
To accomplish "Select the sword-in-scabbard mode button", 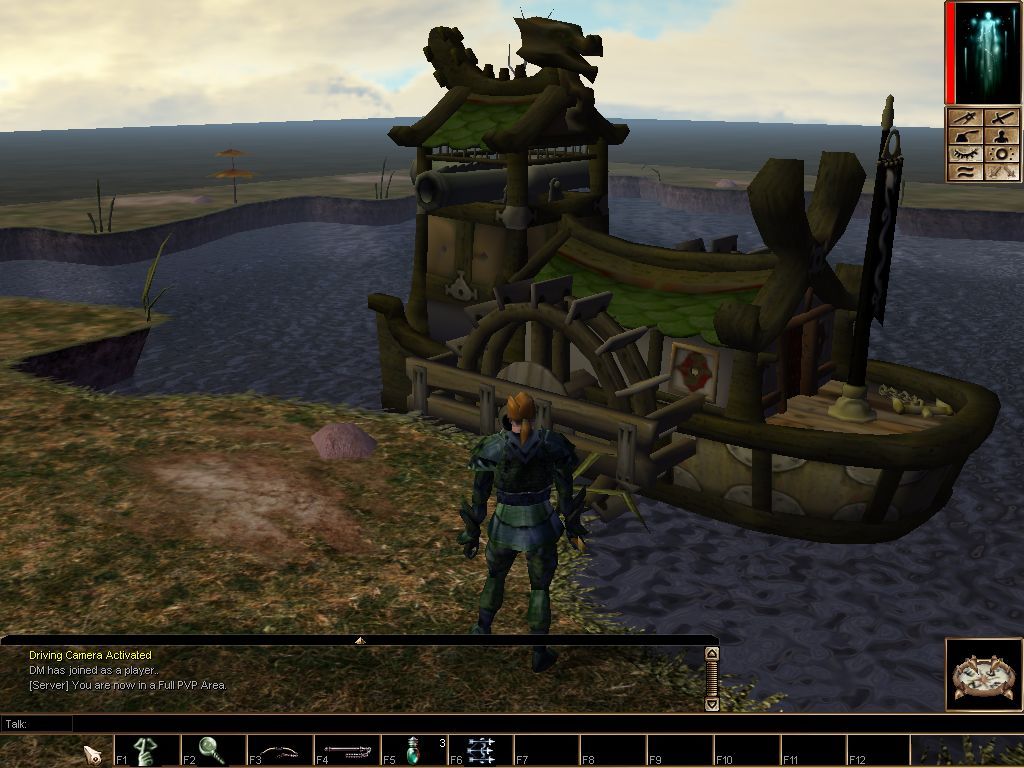I will (963, 117).
